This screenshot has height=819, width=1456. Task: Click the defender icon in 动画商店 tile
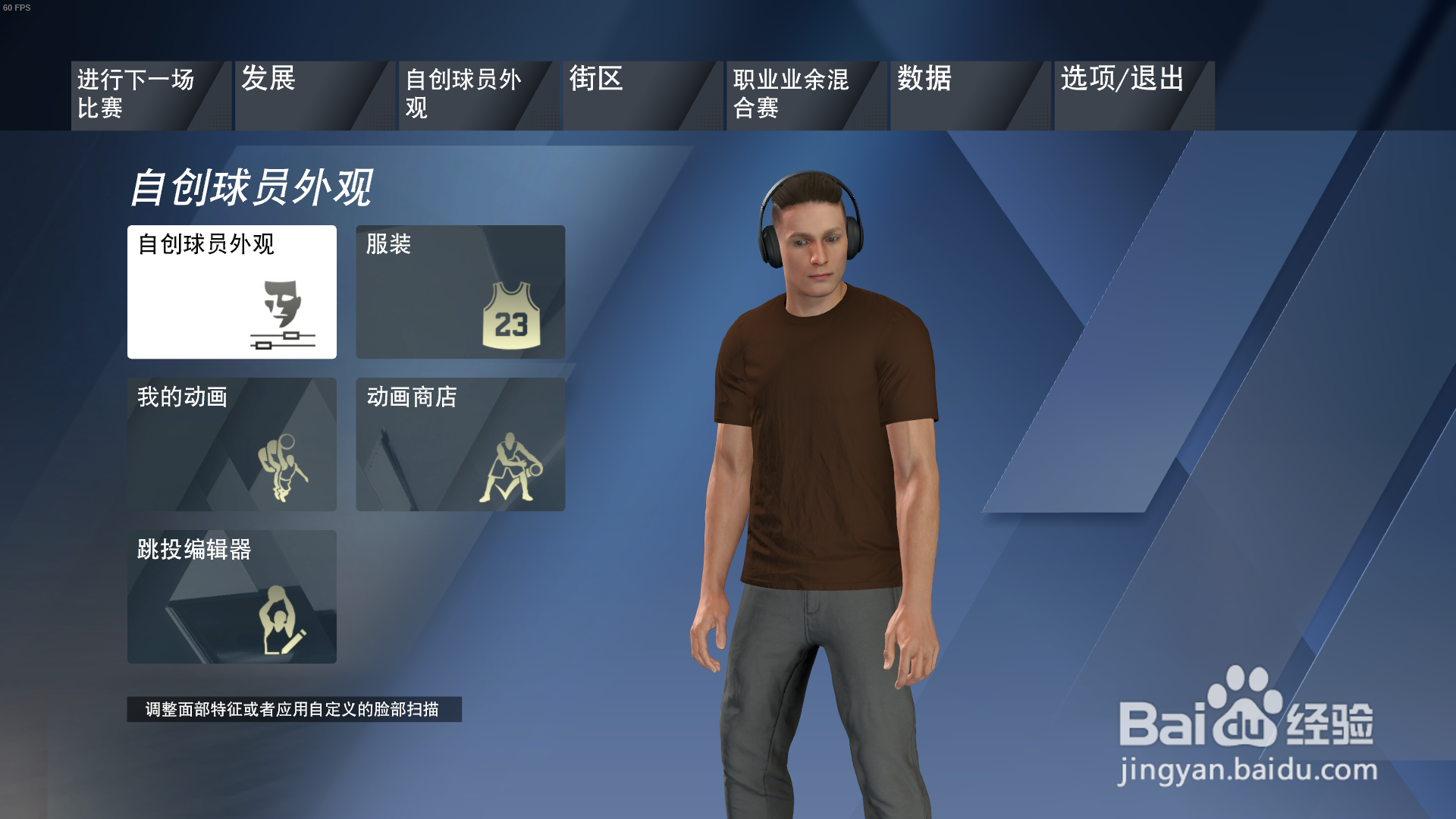pyautogui.click(x=510, y=467)
